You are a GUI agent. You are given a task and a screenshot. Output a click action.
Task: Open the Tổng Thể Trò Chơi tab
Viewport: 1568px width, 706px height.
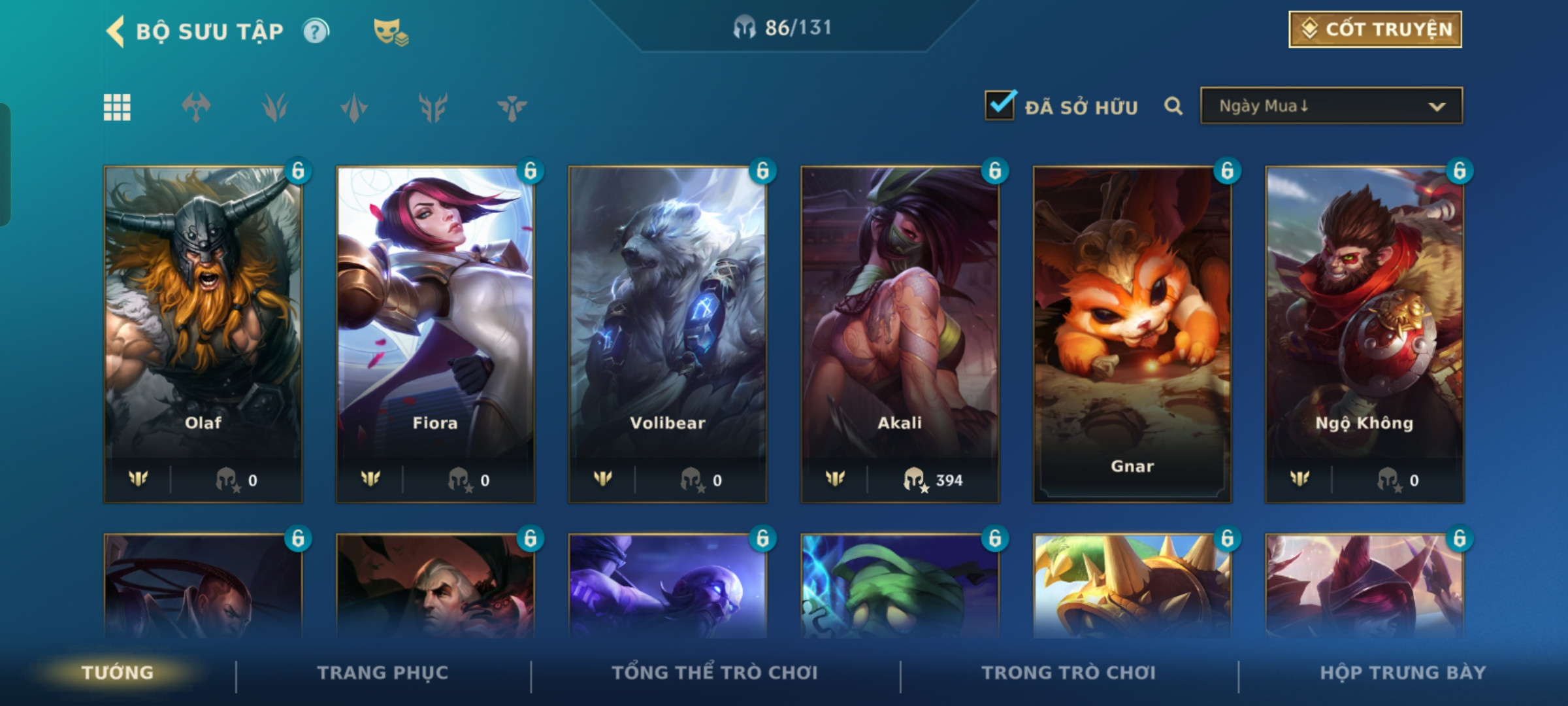pyautogui.click(x=715, y=673)
